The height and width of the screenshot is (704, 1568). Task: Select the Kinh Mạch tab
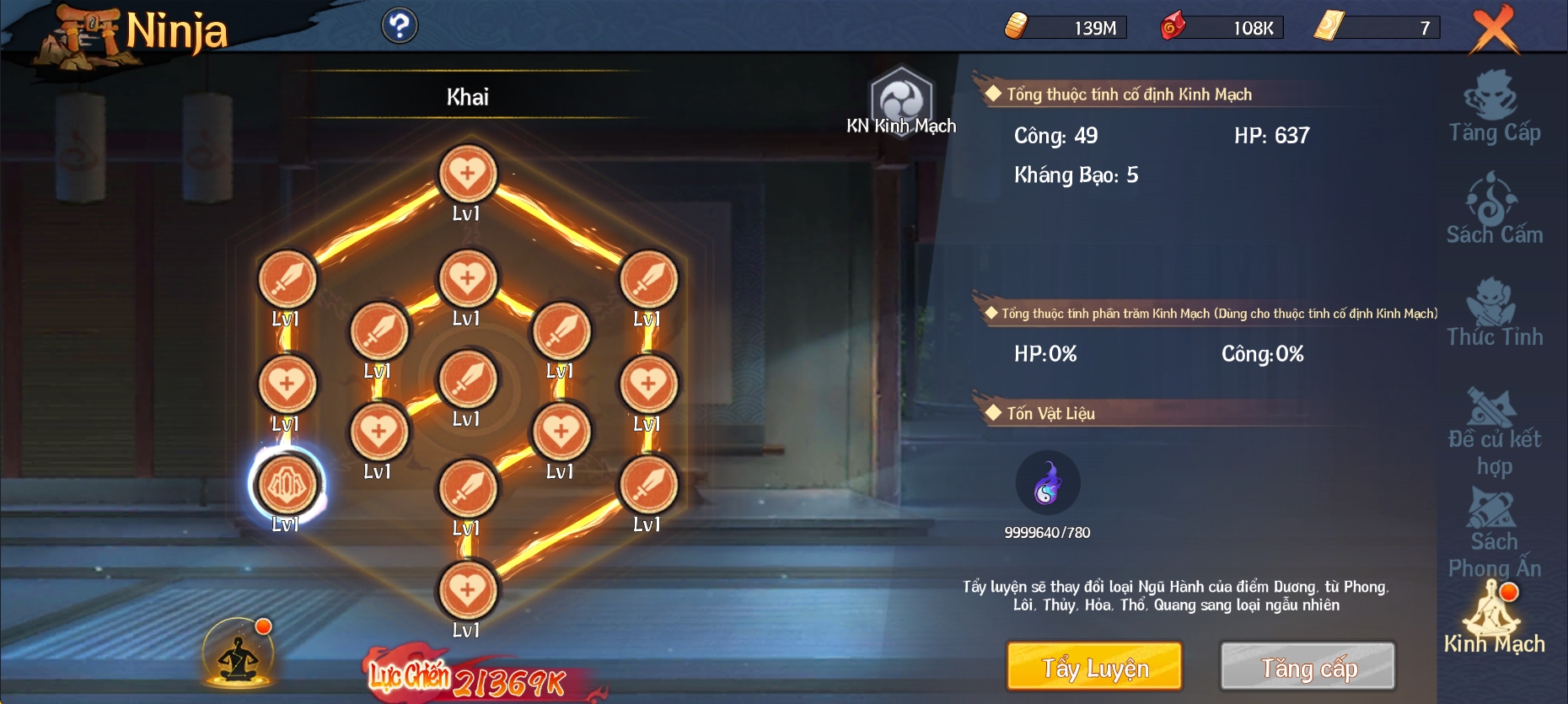1495,621
